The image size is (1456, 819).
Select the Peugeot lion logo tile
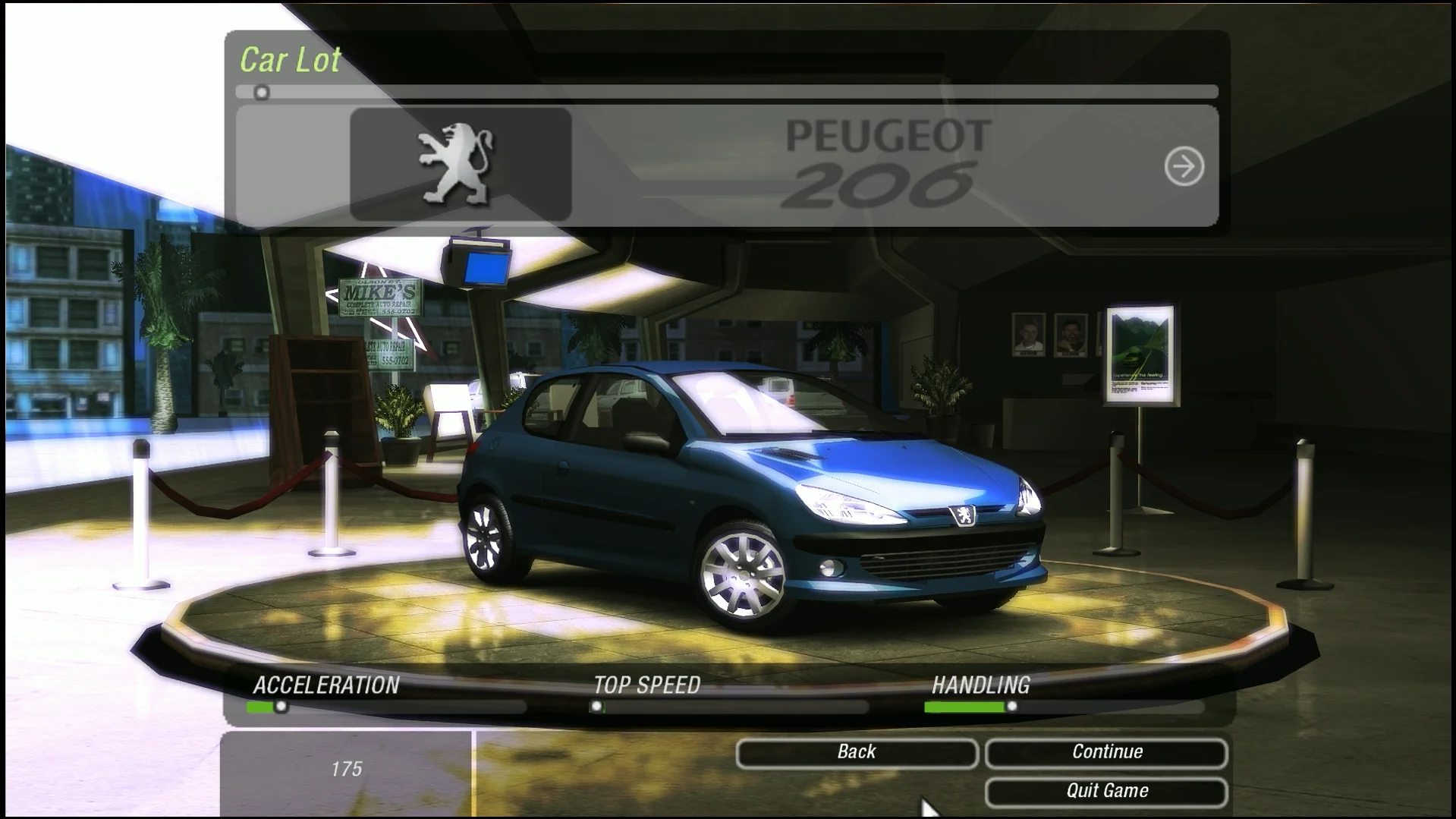point(461,165)
